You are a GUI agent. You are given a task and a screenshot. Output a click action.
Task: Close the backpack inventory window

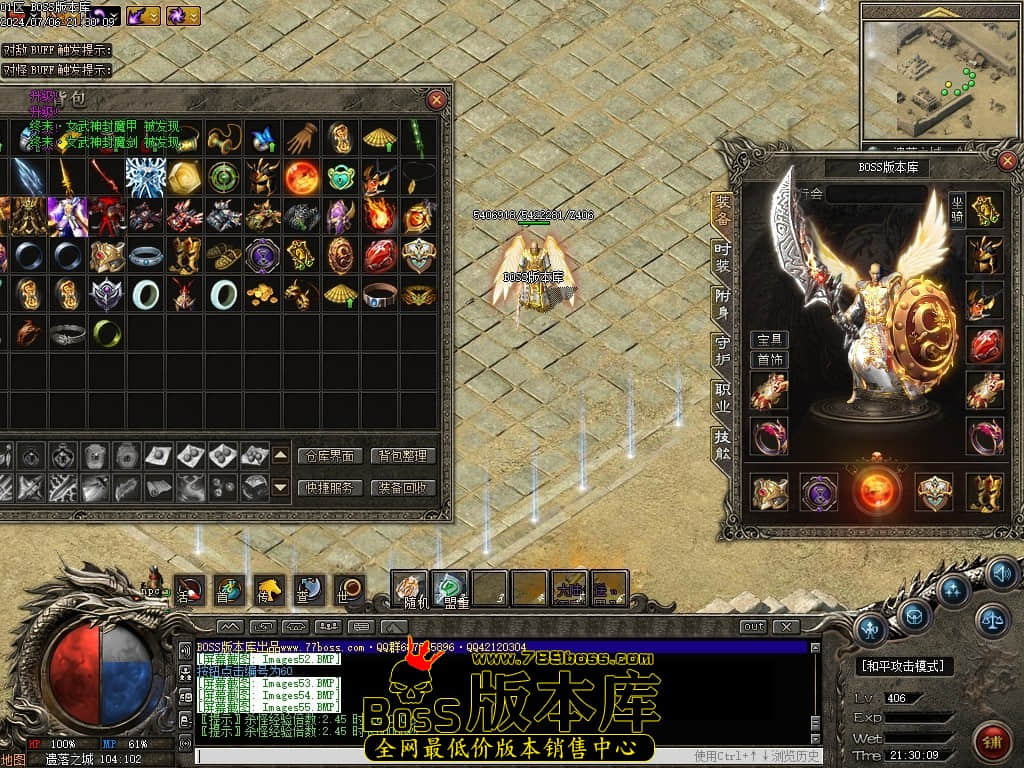click(x=437, y=100)
